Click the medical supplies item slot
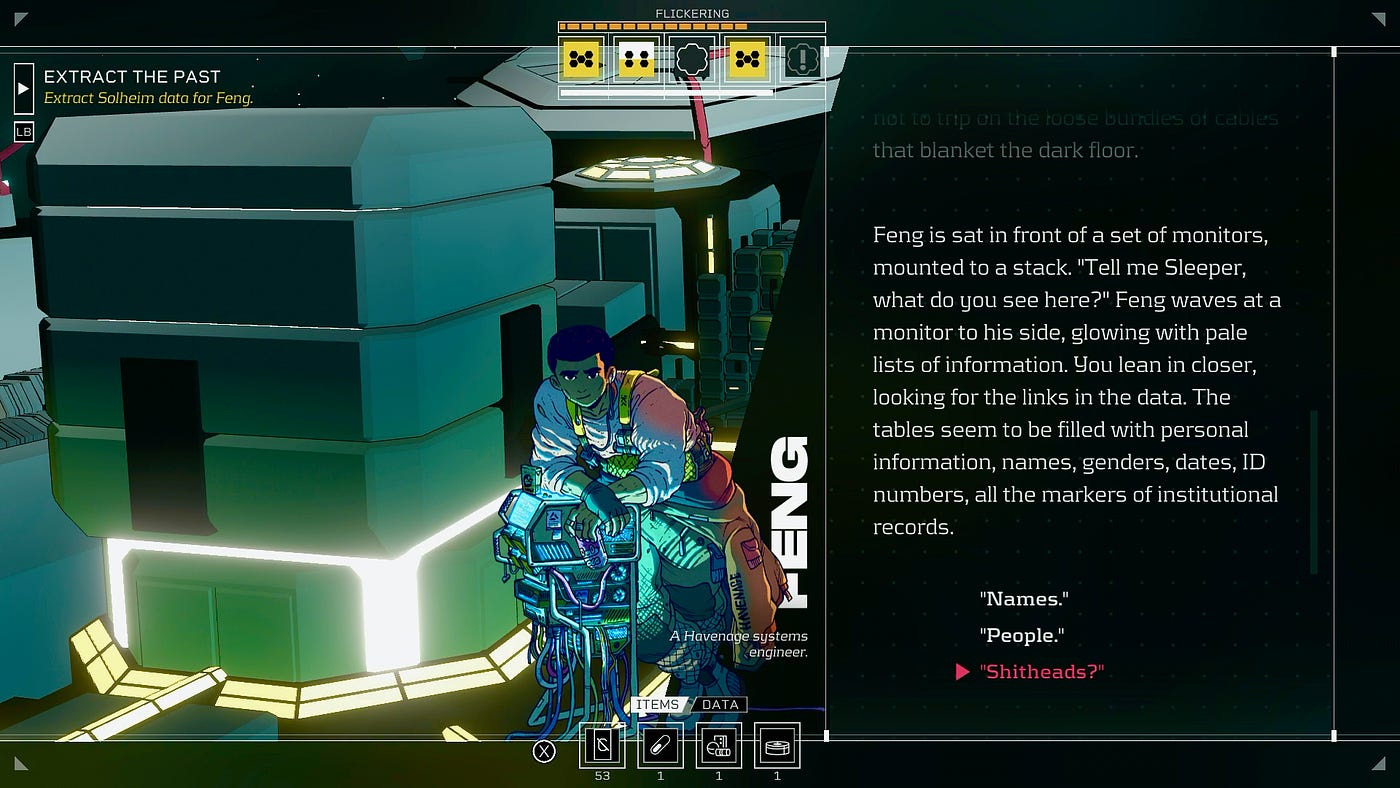Screen dimensions: 1400x788 pyautogui.click(x=719, y=746)
